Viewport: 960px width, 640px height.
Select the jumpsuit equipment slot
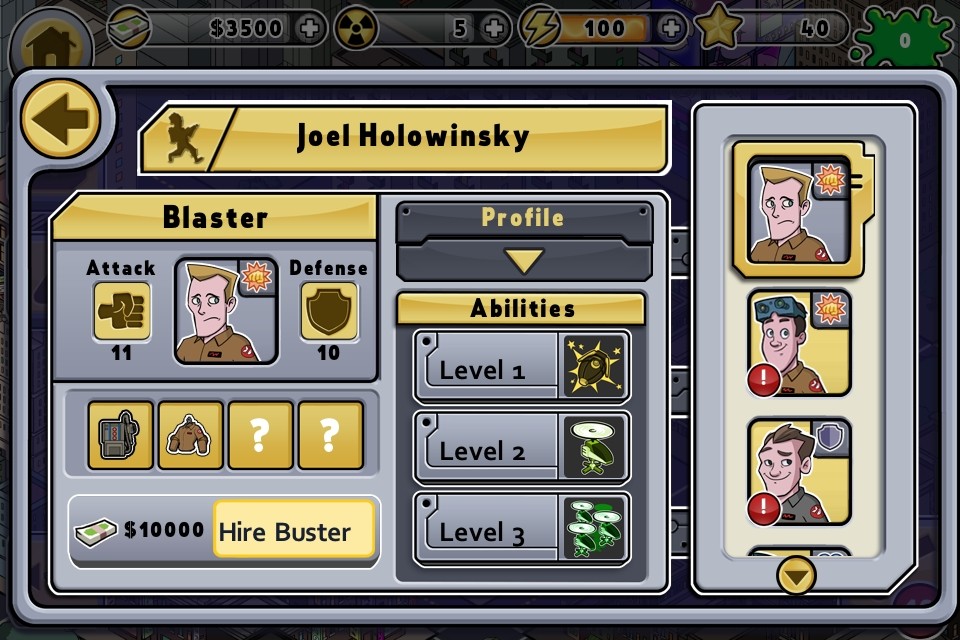point(190,436)
